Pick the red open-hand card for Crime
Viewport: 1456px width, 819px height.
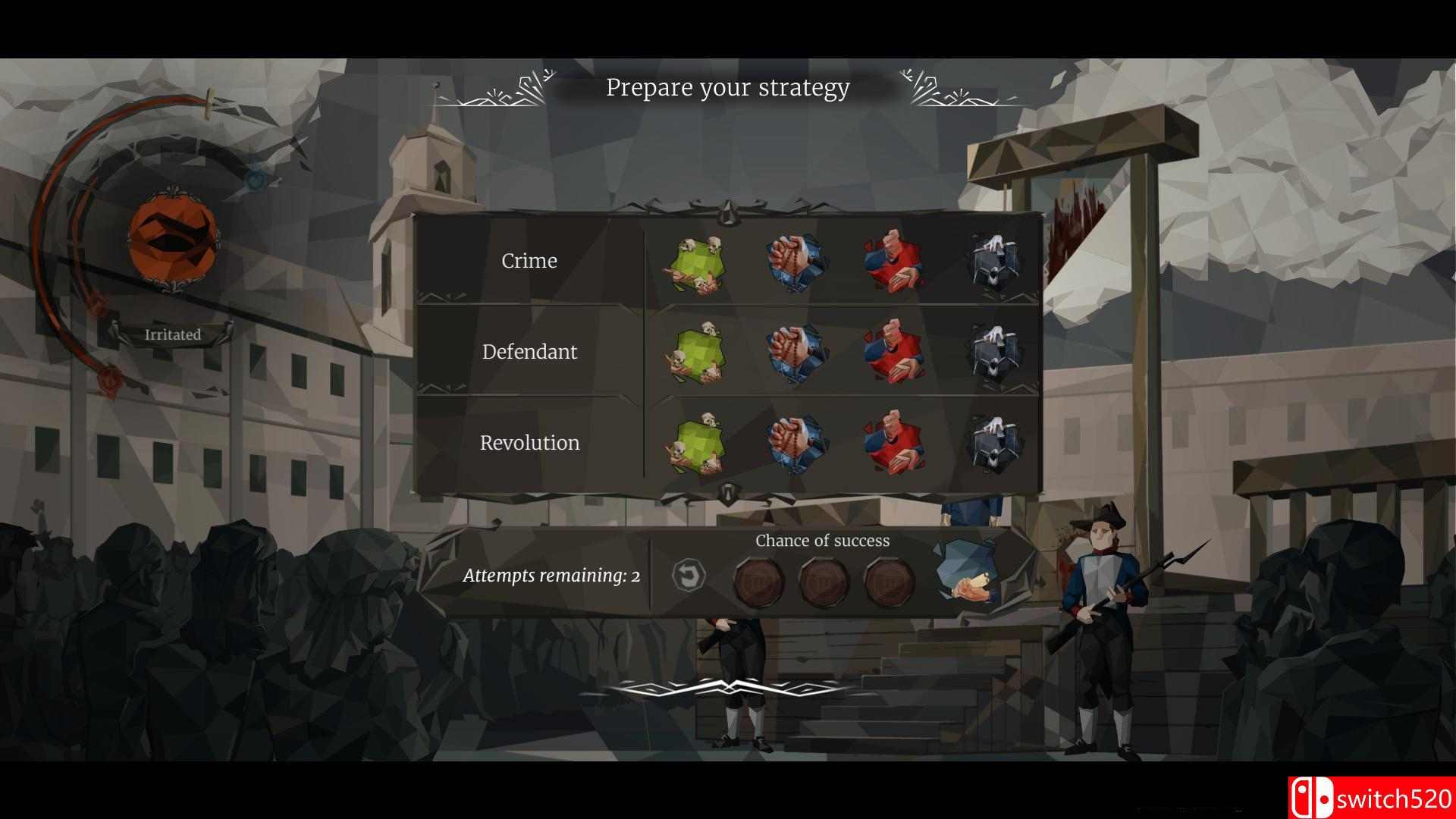895,262
